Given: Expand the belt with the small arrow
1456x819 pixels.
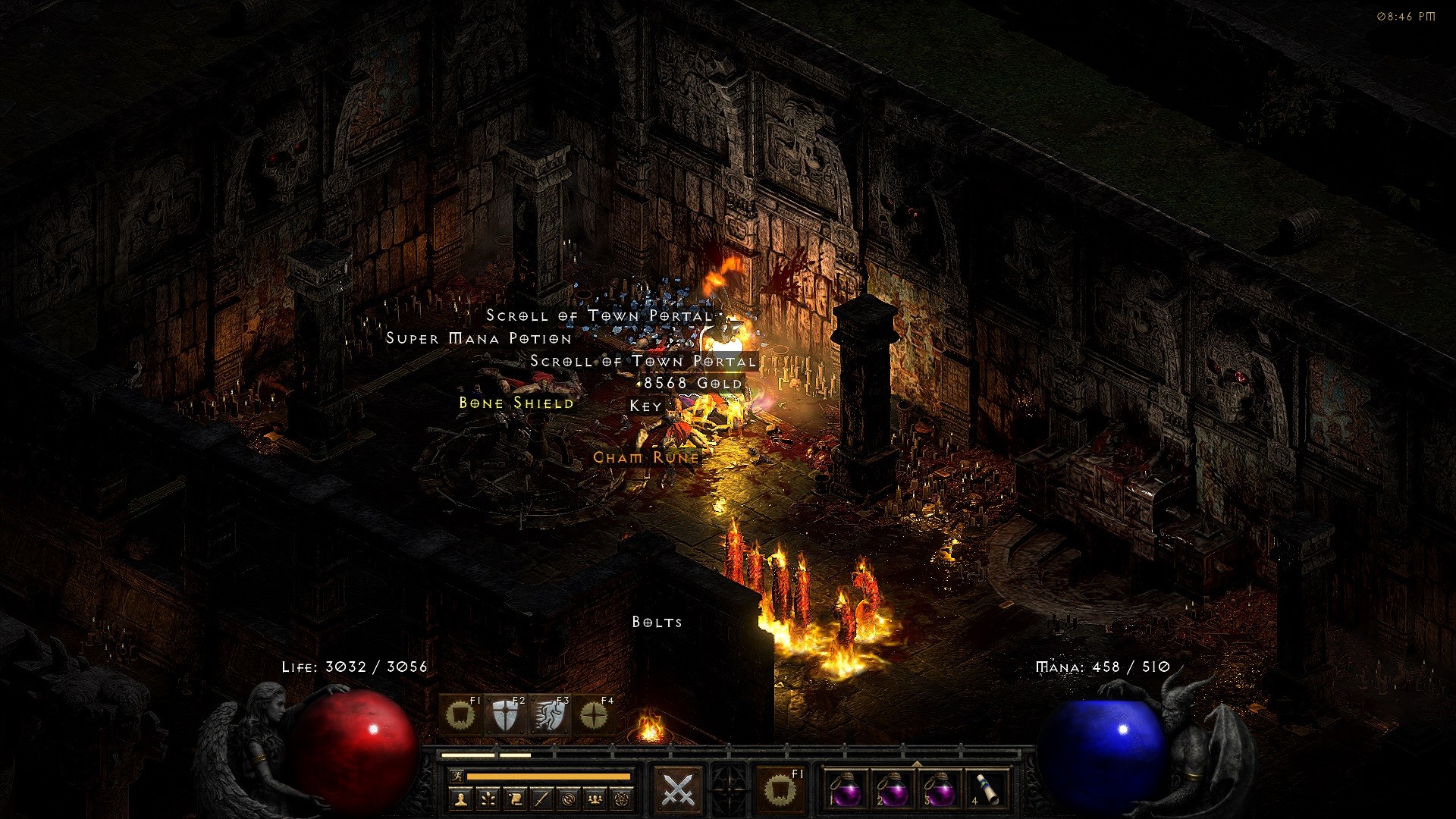Looking at the screenshot, I should pyautogui.click(x=916, y=764).
